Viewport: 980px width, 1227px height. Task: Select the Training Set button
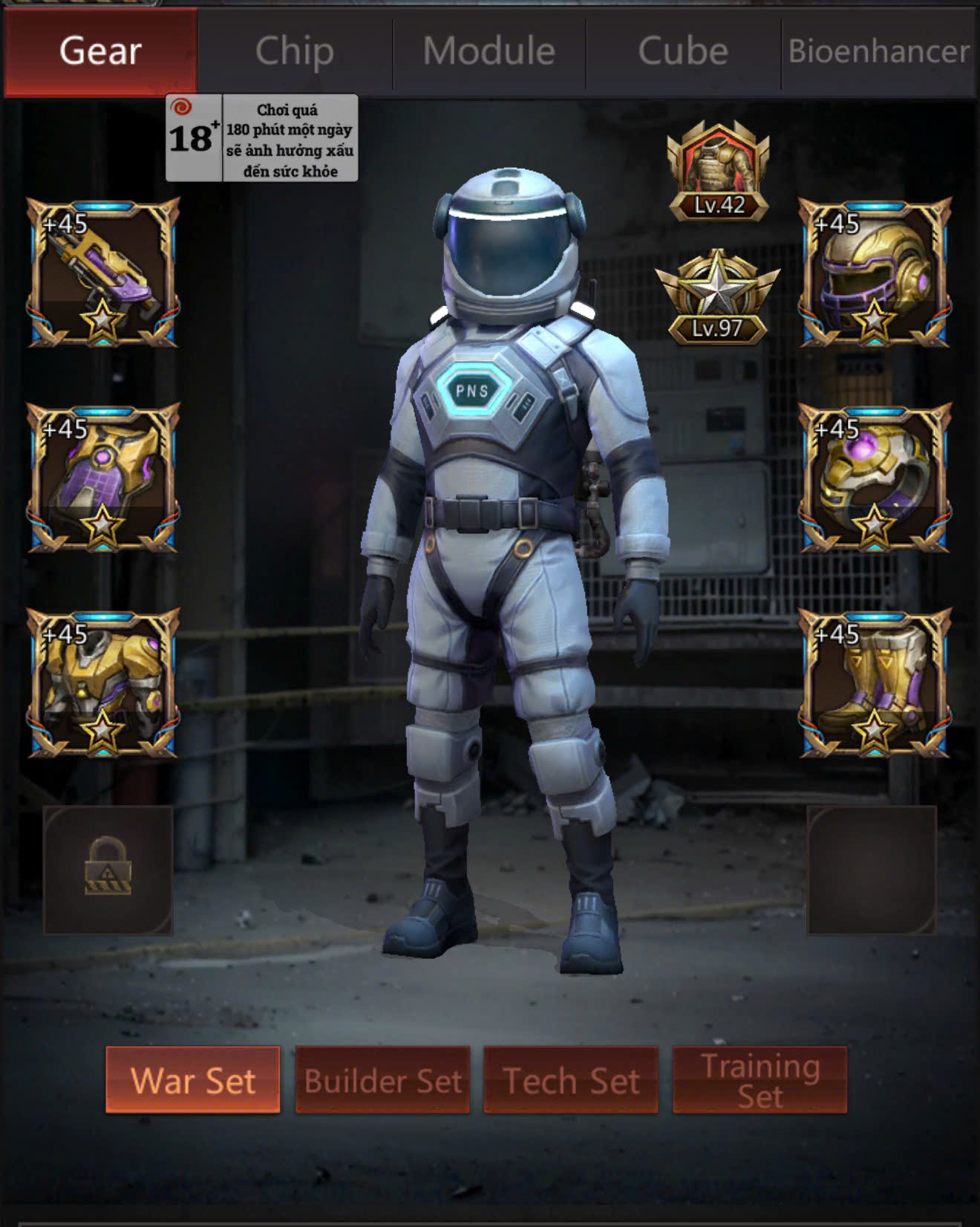[759, 1080]
